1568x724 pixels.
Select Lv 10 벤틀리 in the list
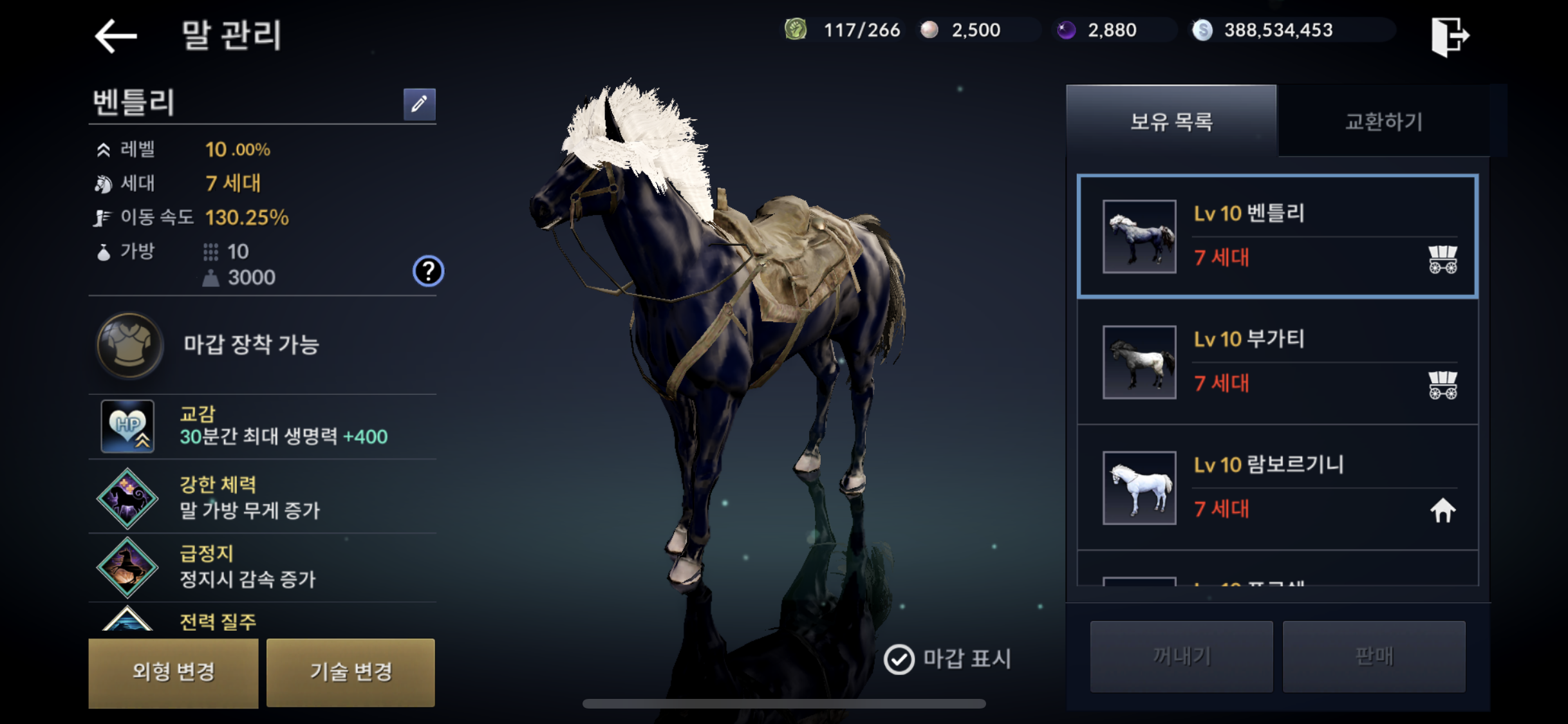click(x=1277, y=236)
